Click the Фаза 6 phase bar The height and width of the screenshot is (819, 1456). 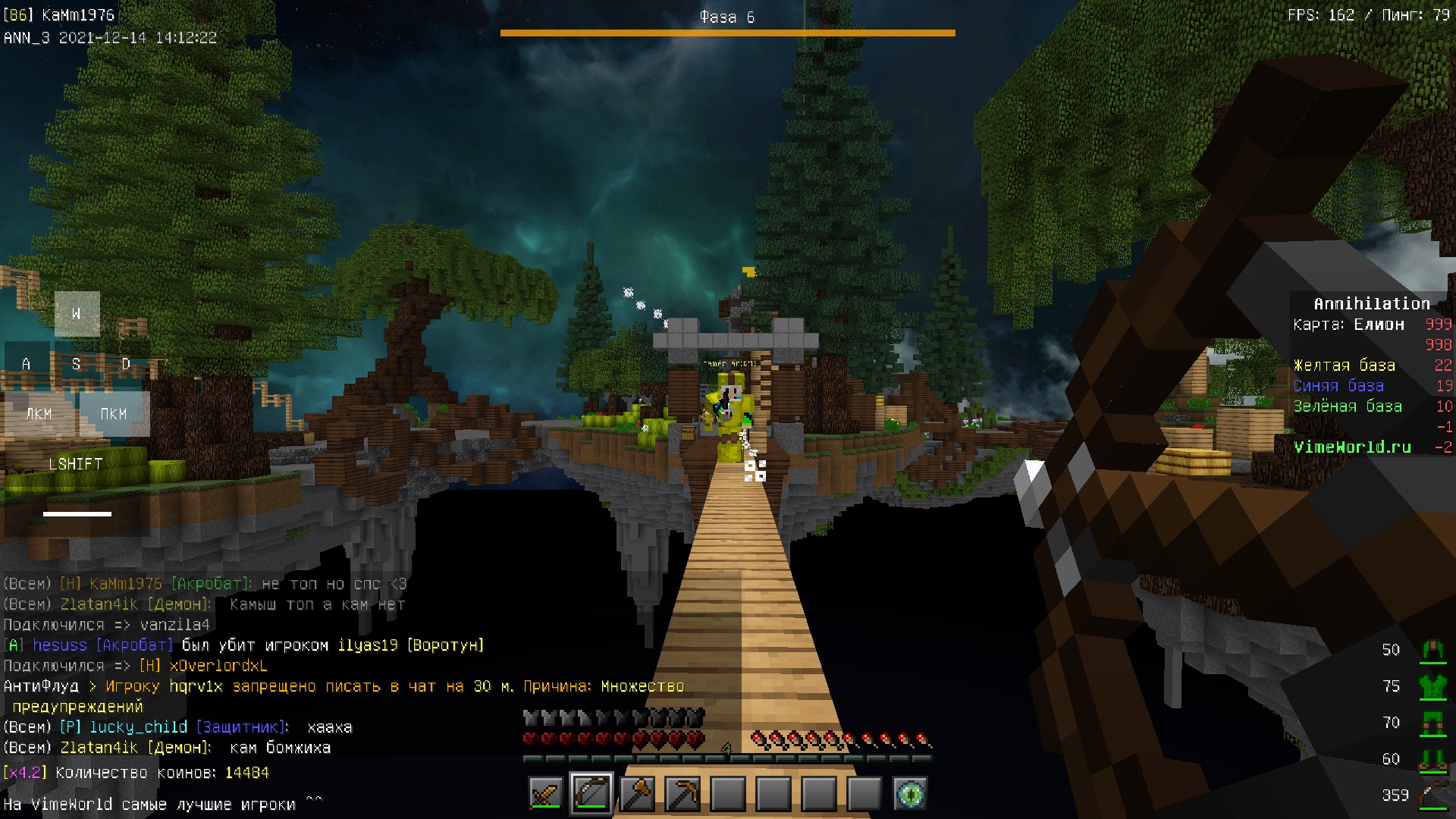click(727, 33)
